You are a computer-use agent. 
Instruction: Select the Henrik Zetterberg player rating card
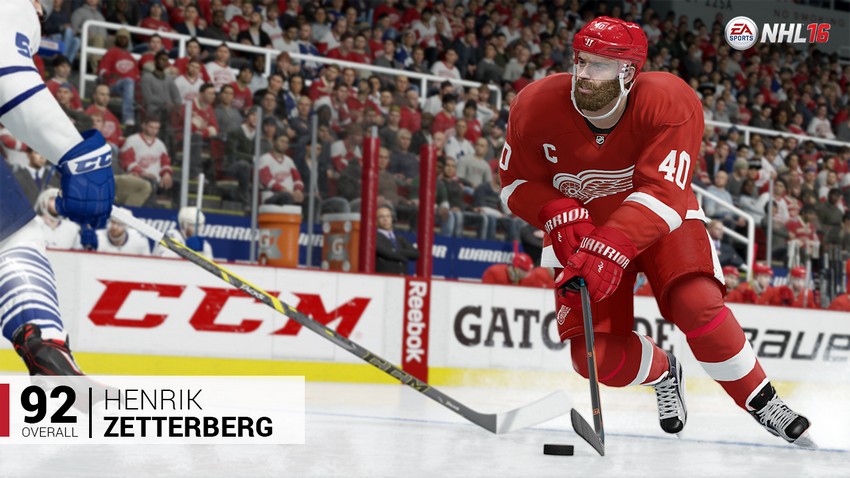coord(153,410)
